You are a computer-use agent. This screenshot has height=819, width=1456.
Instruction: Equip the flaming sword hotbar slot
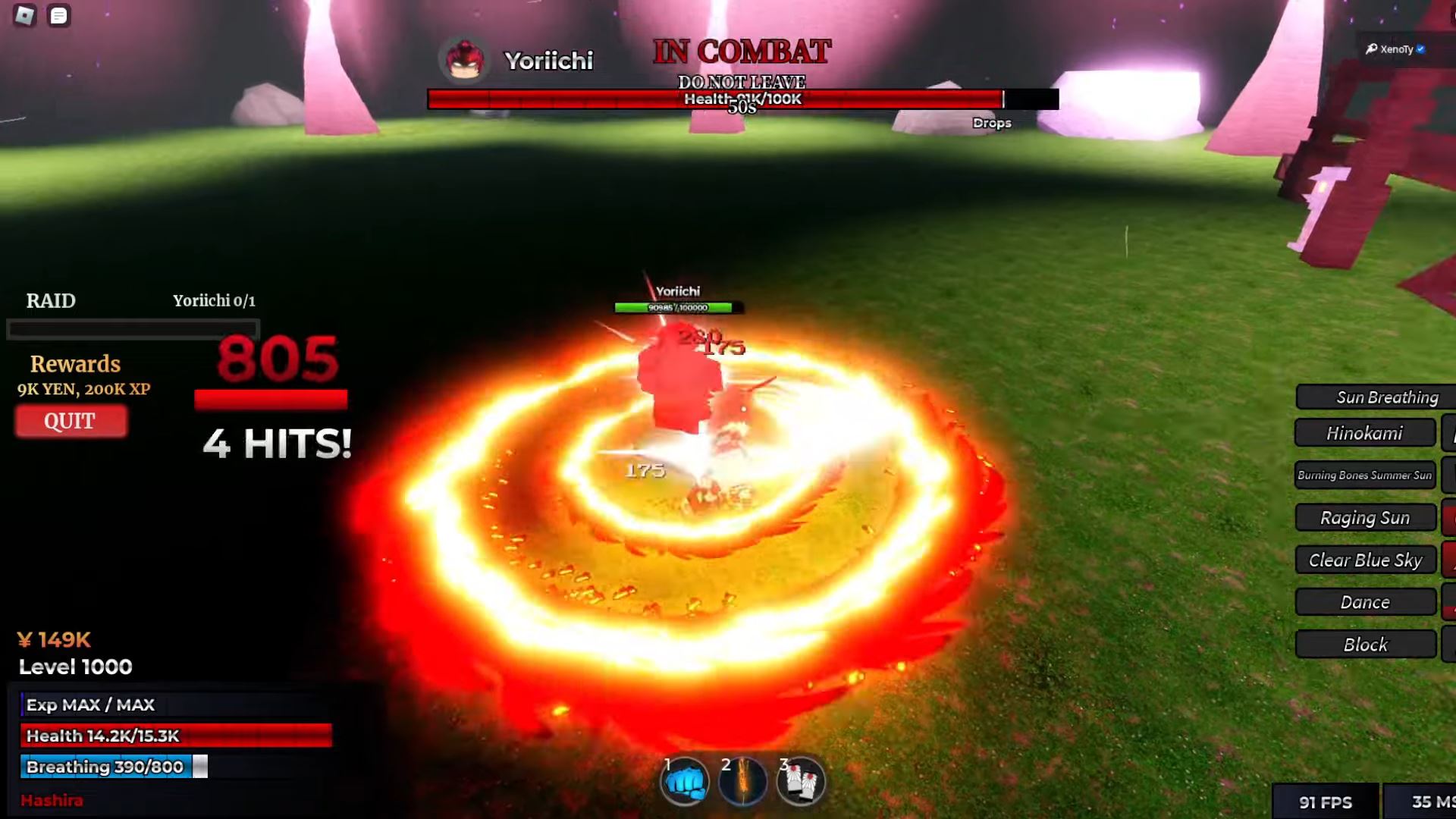coord(742,781)
